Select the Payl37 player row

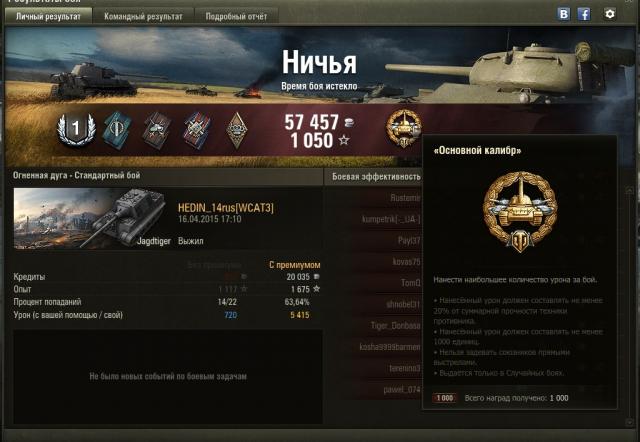pos(406,240)
